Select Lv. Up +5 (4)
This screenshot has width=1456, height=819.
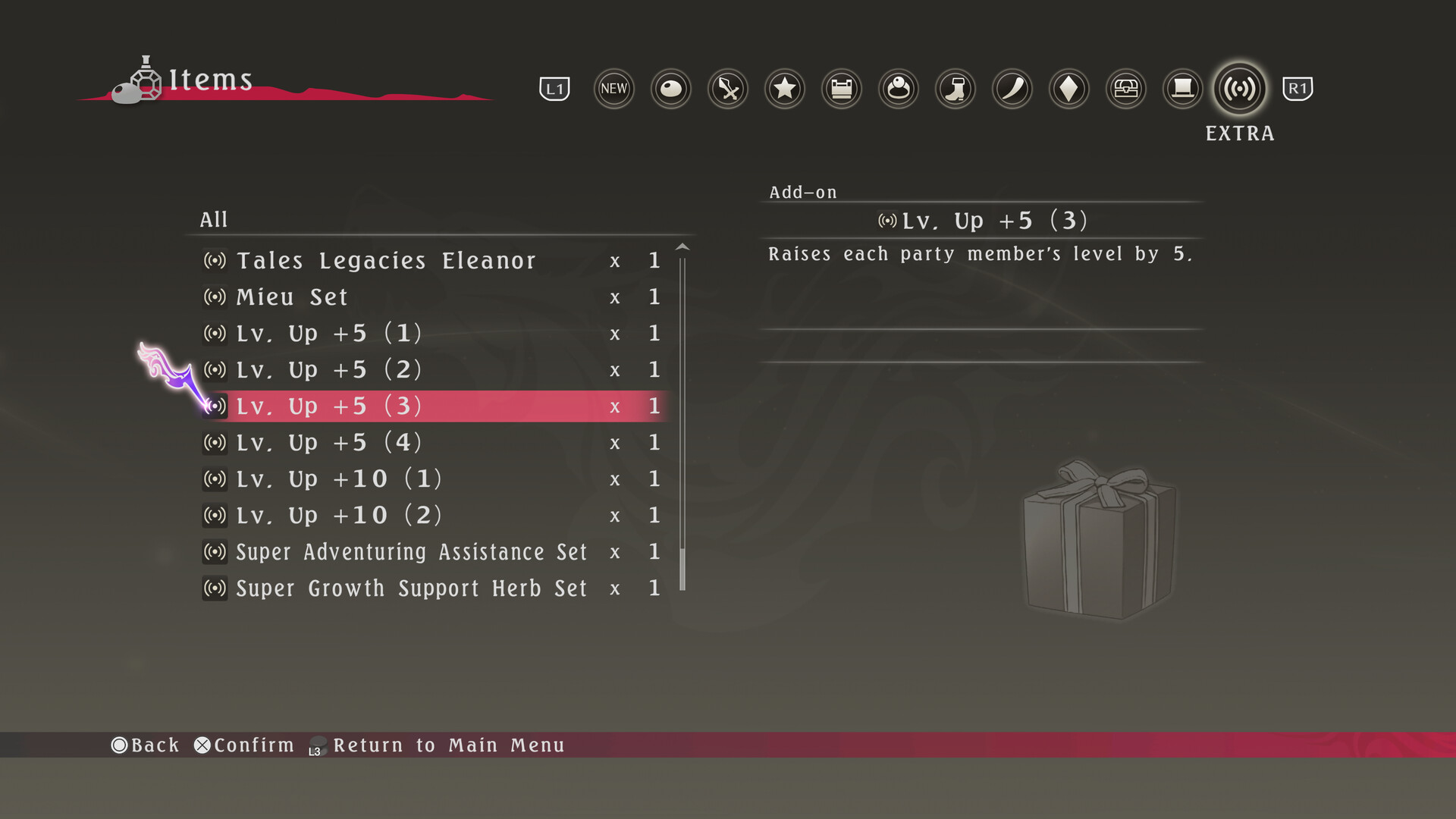(x=328, y=443)
